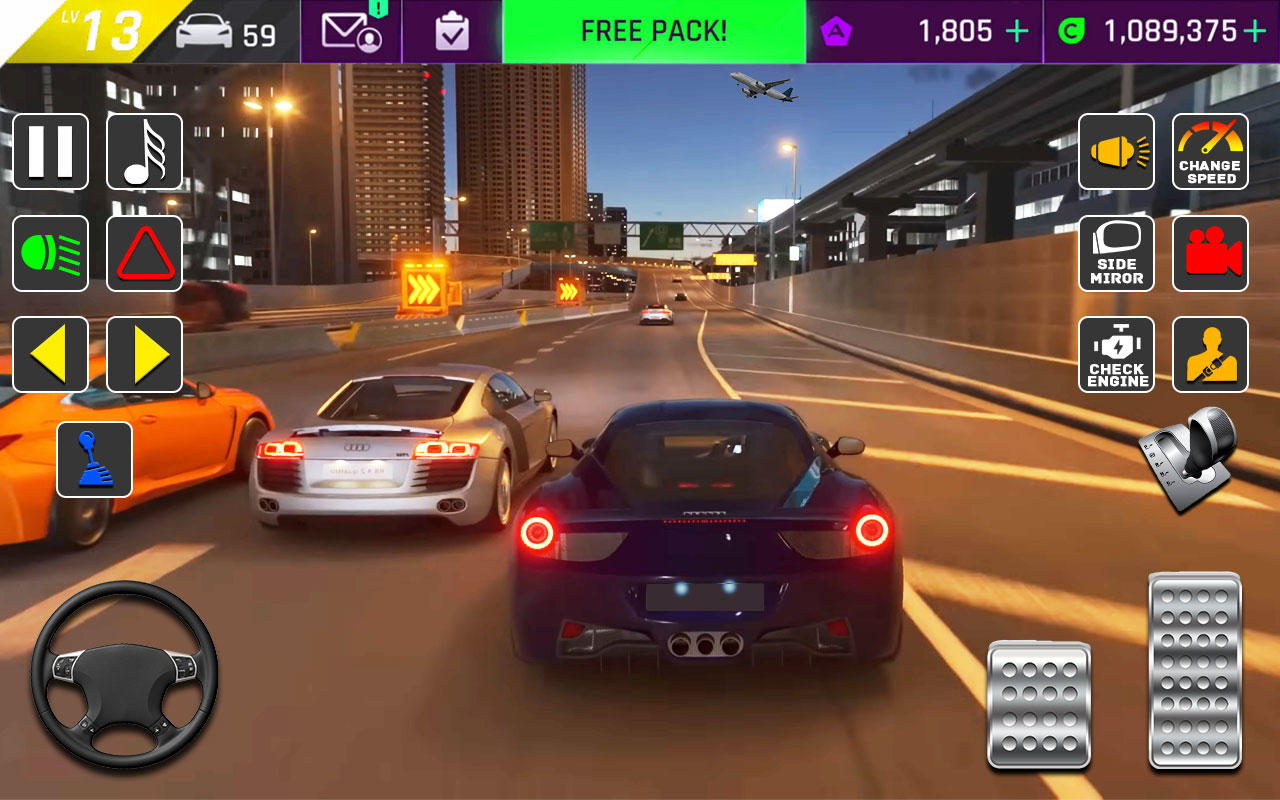Open the missions clipboard icon
Screen dimensions: 1280x800
(x=452, y=31)
